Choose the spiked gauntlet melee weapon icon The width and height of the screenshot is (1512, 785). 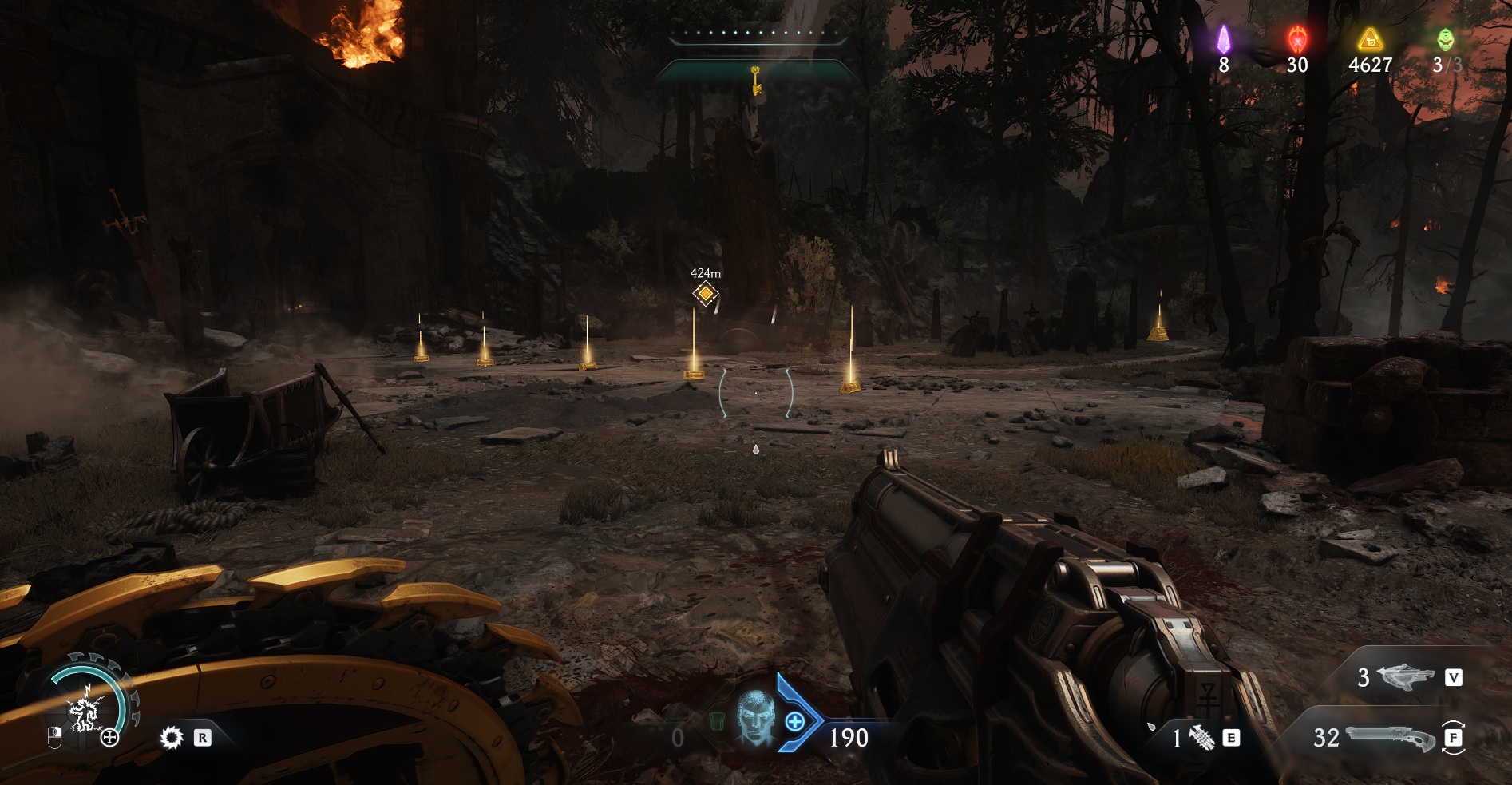click(1201, 739)
